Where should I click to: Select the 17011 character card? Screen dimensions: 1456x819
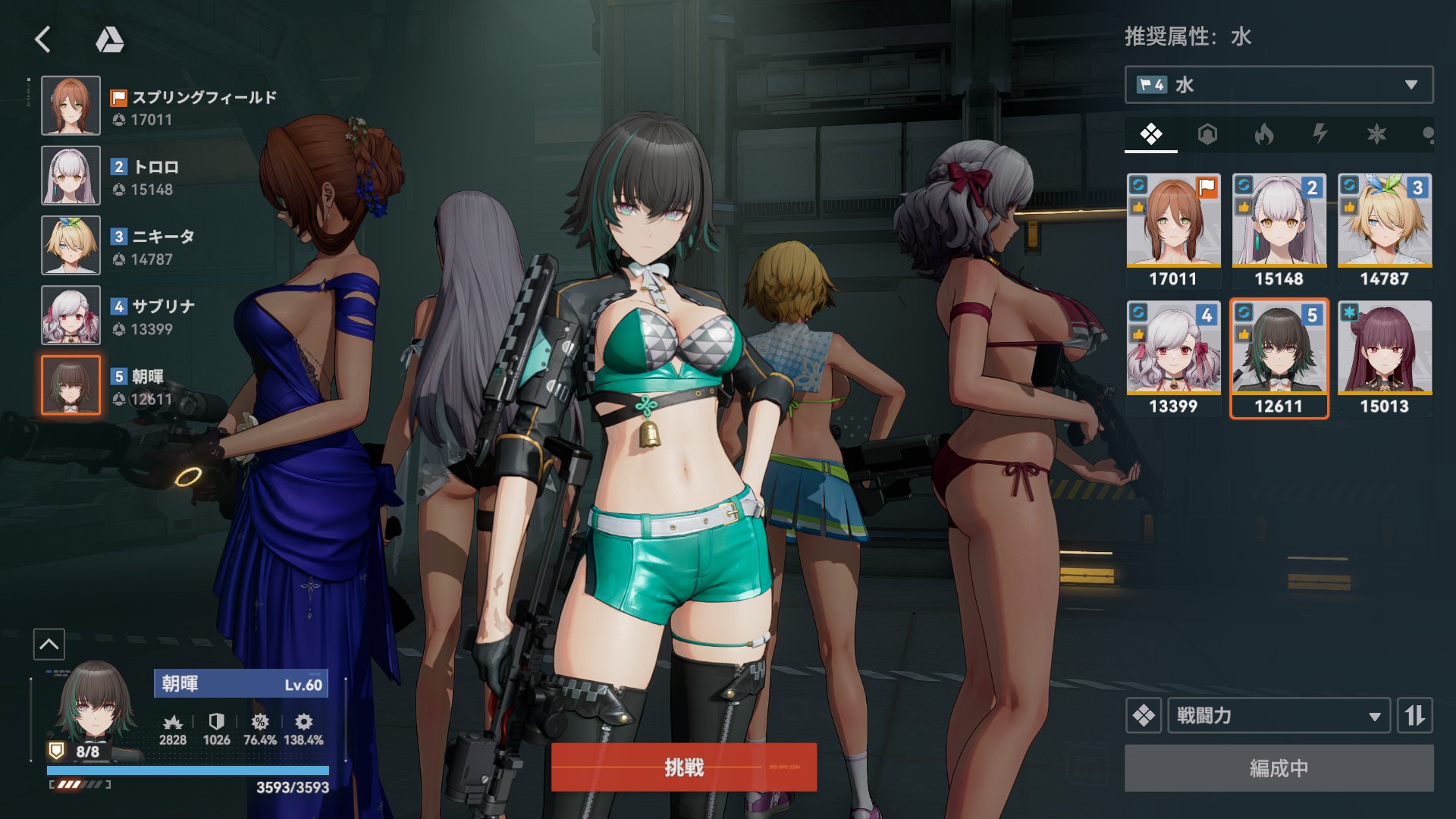coord(1173,231)
